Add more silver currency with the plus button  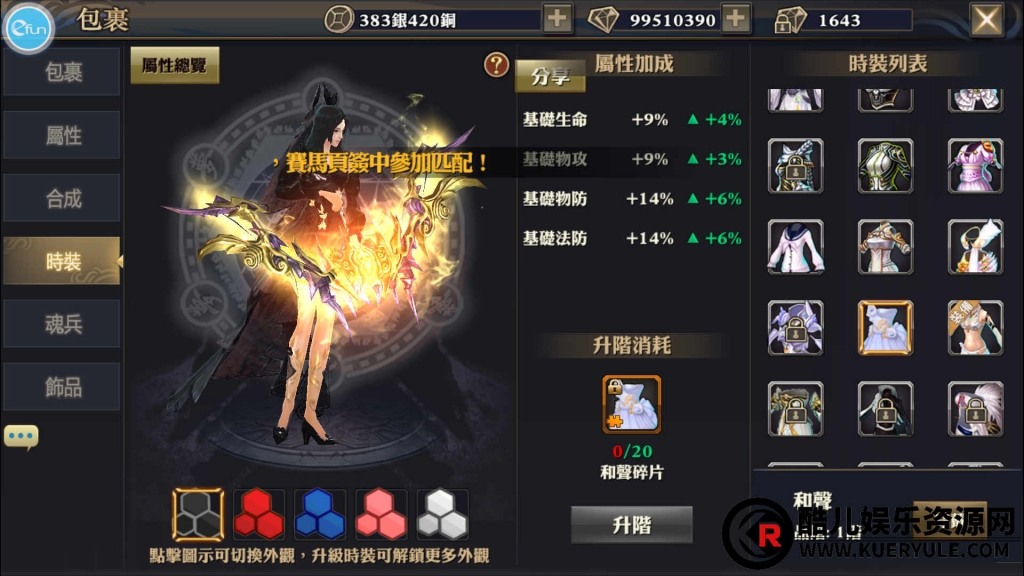coord(557,18)
